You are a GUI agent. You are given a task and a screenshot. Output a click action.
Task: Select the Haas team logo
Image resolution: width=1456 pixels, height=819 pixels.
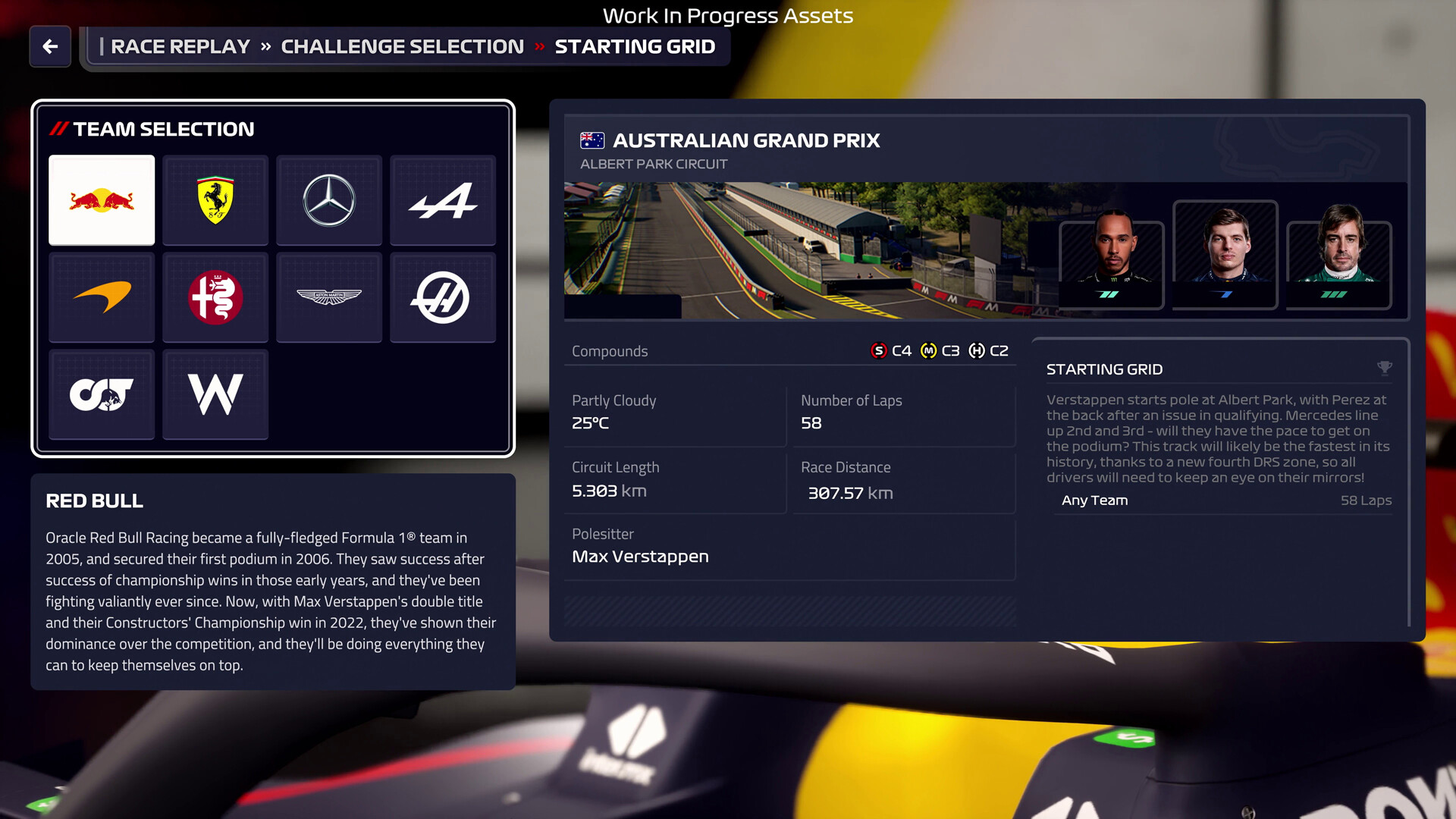[x=443, y=297]
